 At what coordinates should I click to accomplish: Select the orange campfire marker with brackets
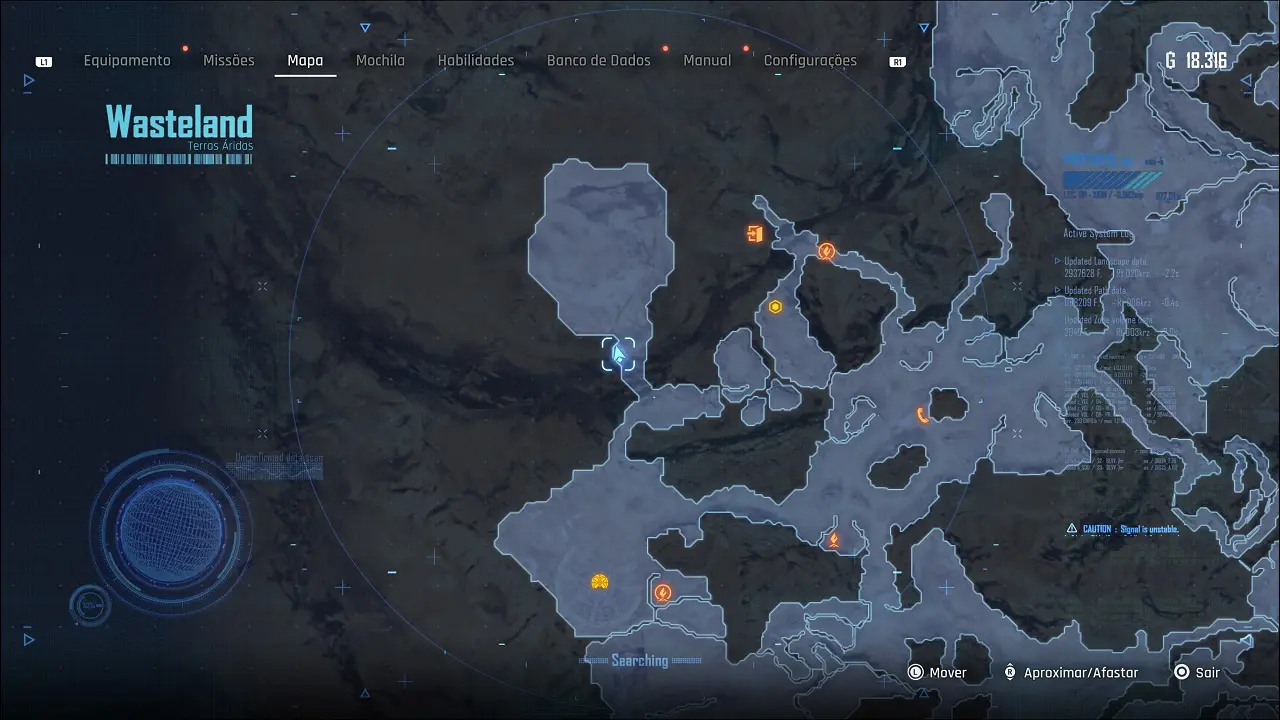pos(833,541)
